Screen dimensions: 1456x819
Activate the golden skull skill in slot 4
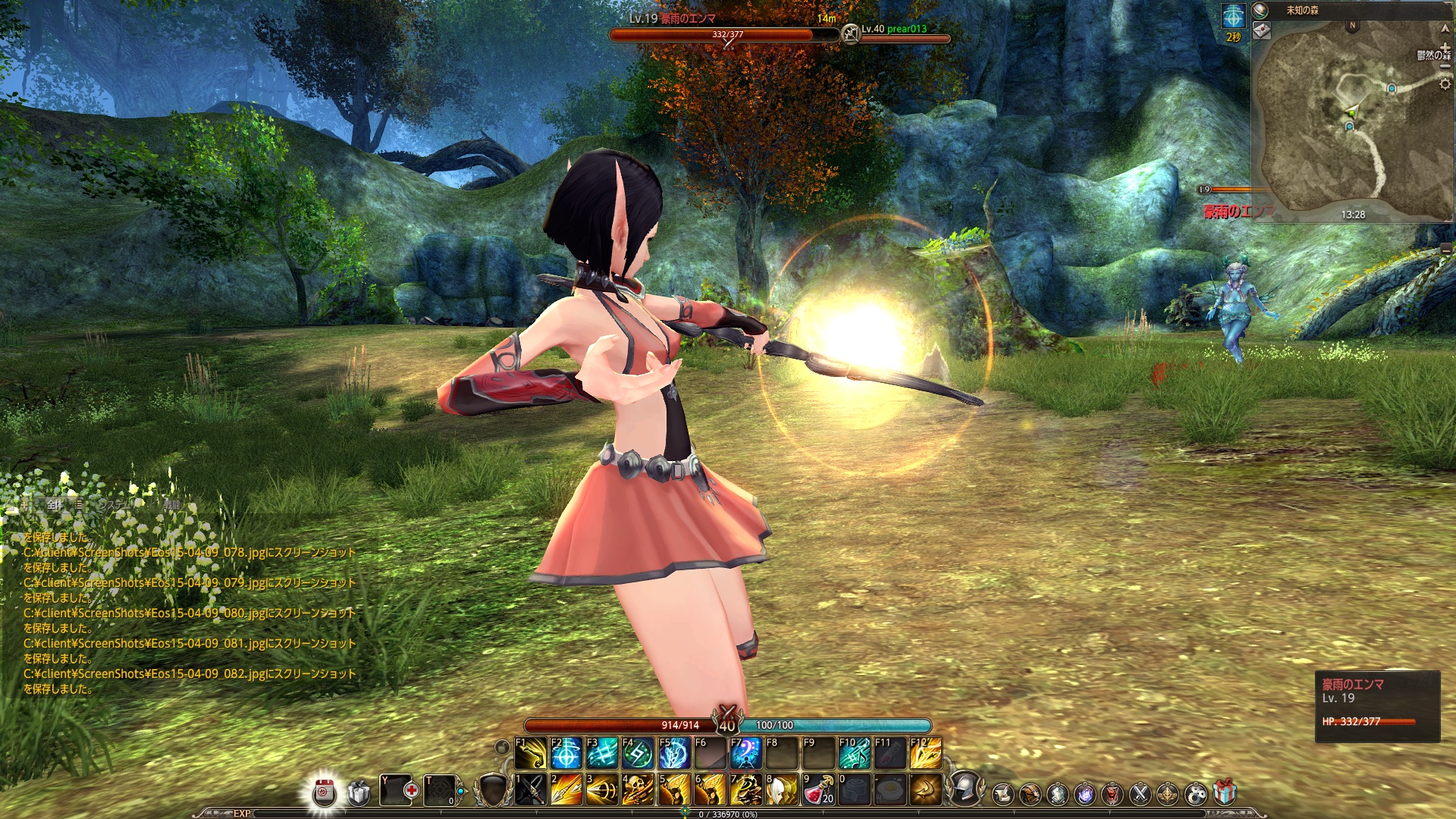point(638,790)
